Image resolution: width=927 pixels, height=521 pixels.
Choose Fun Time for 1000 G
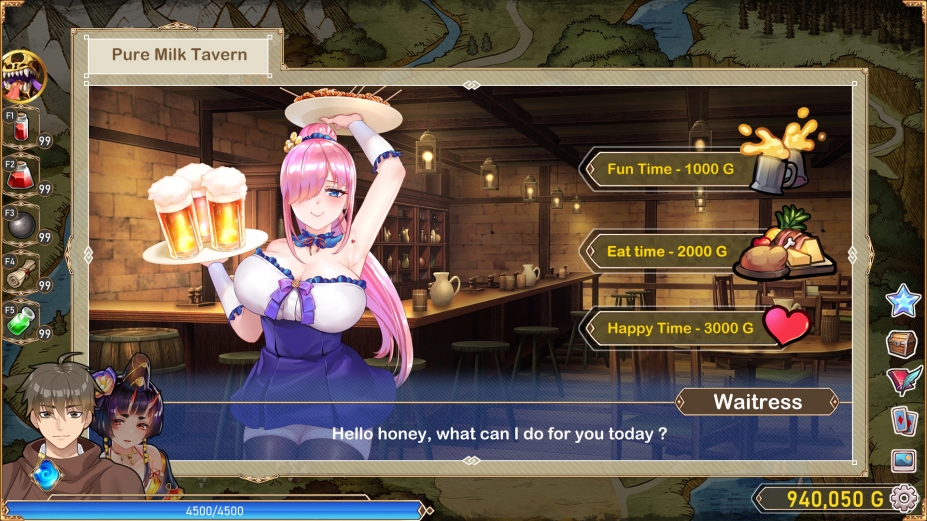[670, 169]
